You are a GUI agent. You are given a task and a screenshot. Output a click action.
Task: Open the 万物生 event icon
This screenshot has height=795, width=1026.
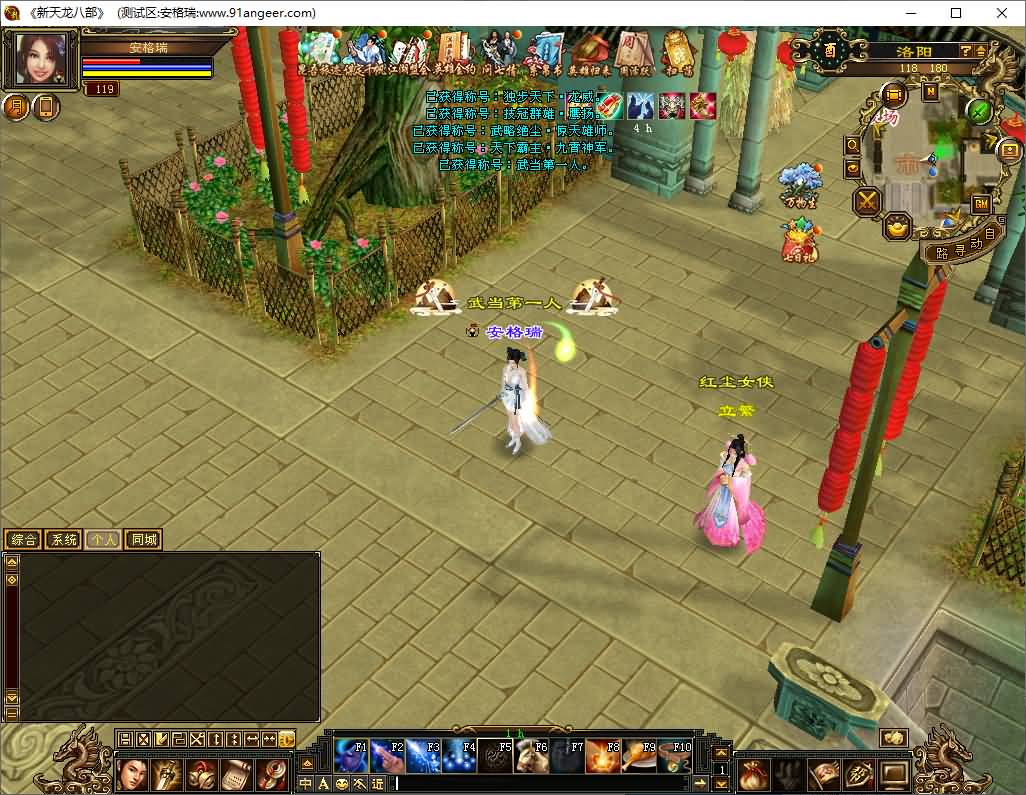798,184
